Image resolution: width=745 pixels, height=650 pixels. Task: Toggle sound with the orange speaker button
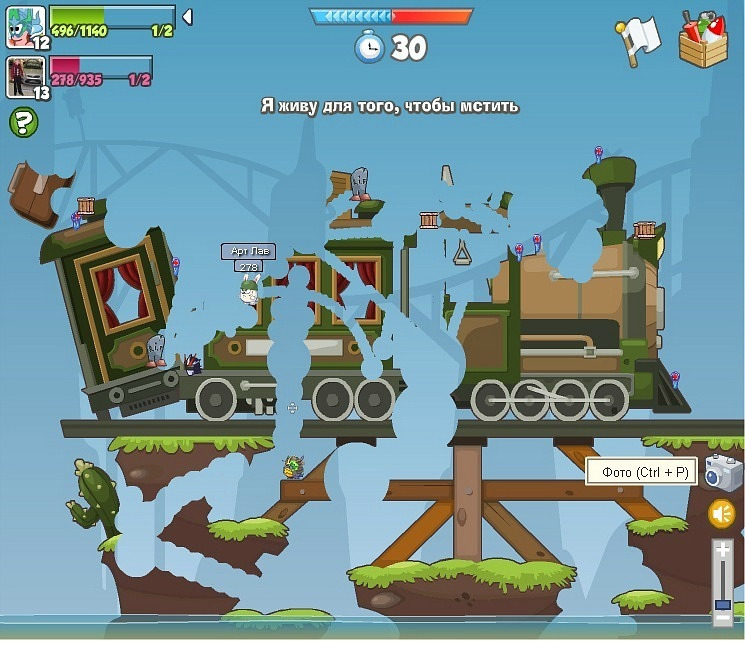coord(722,514)
